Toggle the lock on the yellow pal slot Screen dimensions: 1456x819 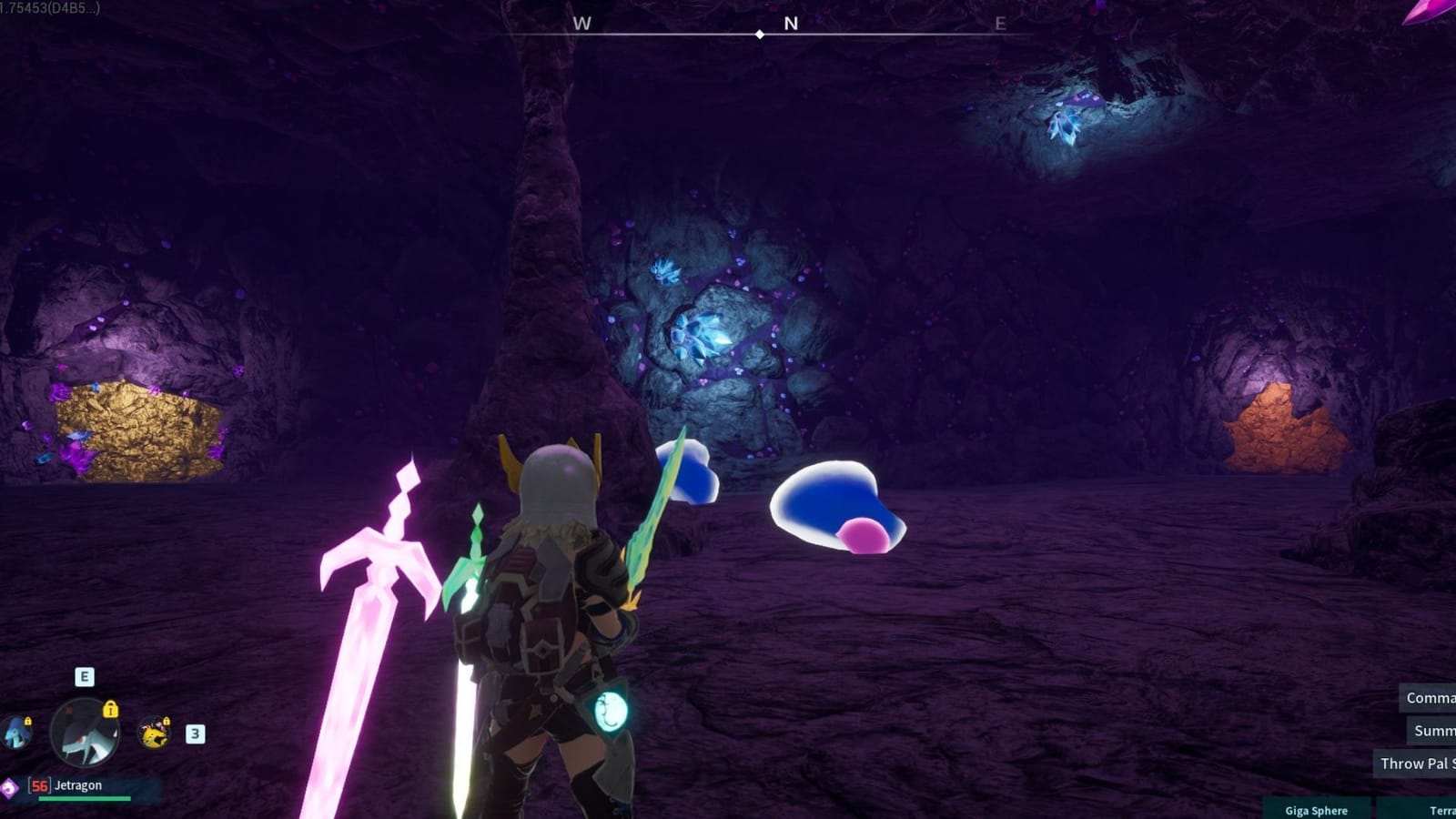pos(167,722)
